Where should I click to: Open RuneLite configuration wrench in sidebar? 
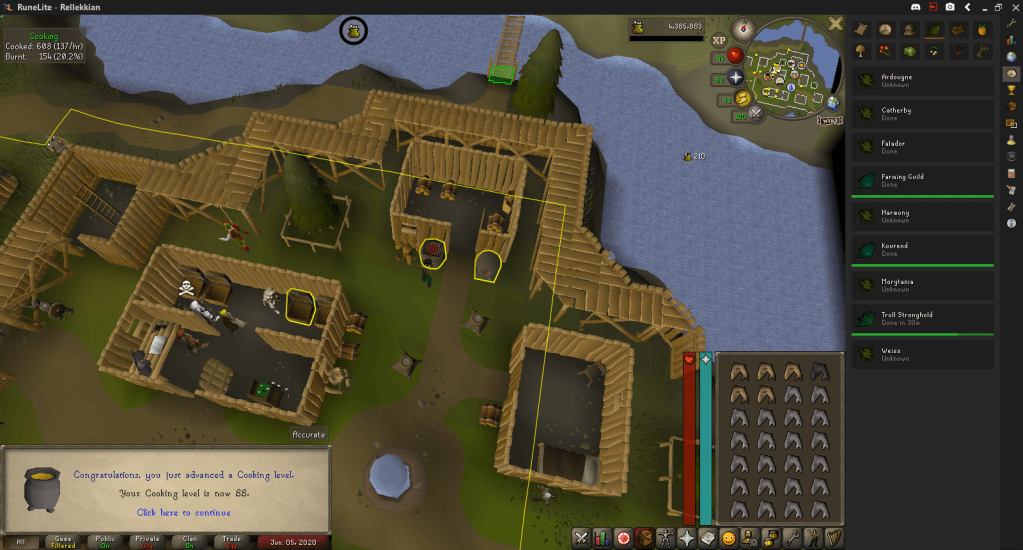click(x=1012, y=24)
